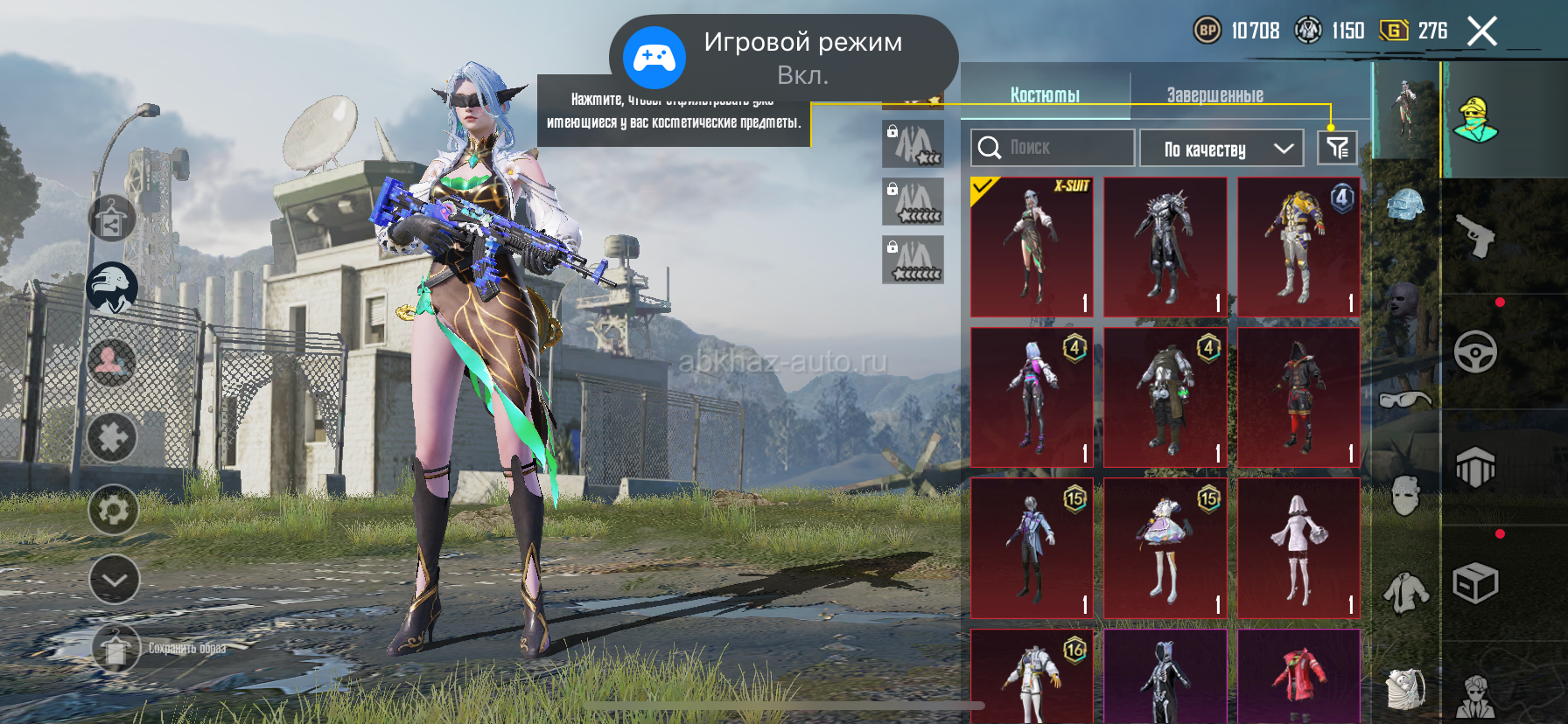Open the Завершенные tab
The height and width of the screenshot is (724, 1568).
pos(1214,95)
